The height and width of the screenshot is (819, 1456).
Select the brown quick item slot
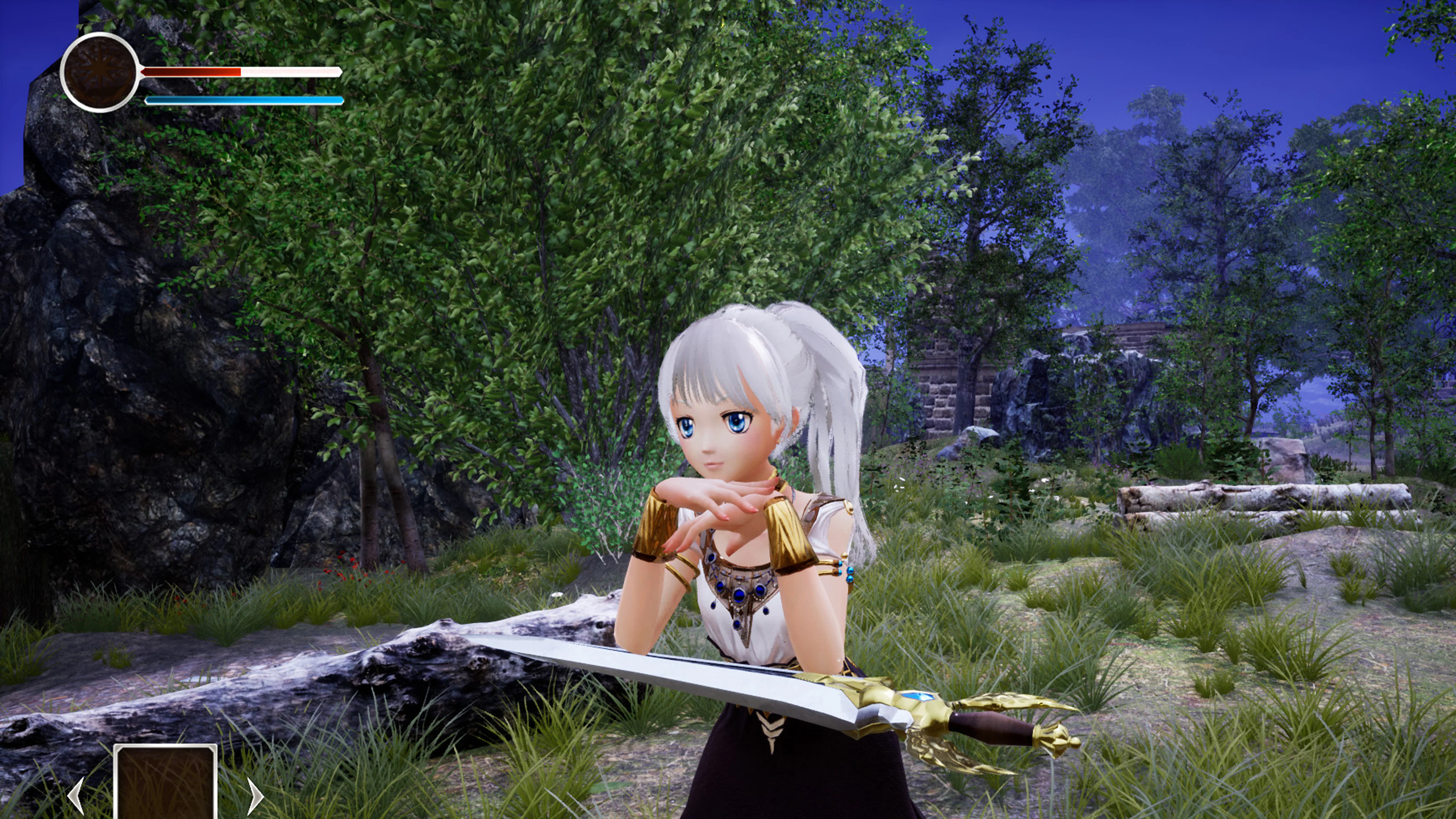pos(166,783)
